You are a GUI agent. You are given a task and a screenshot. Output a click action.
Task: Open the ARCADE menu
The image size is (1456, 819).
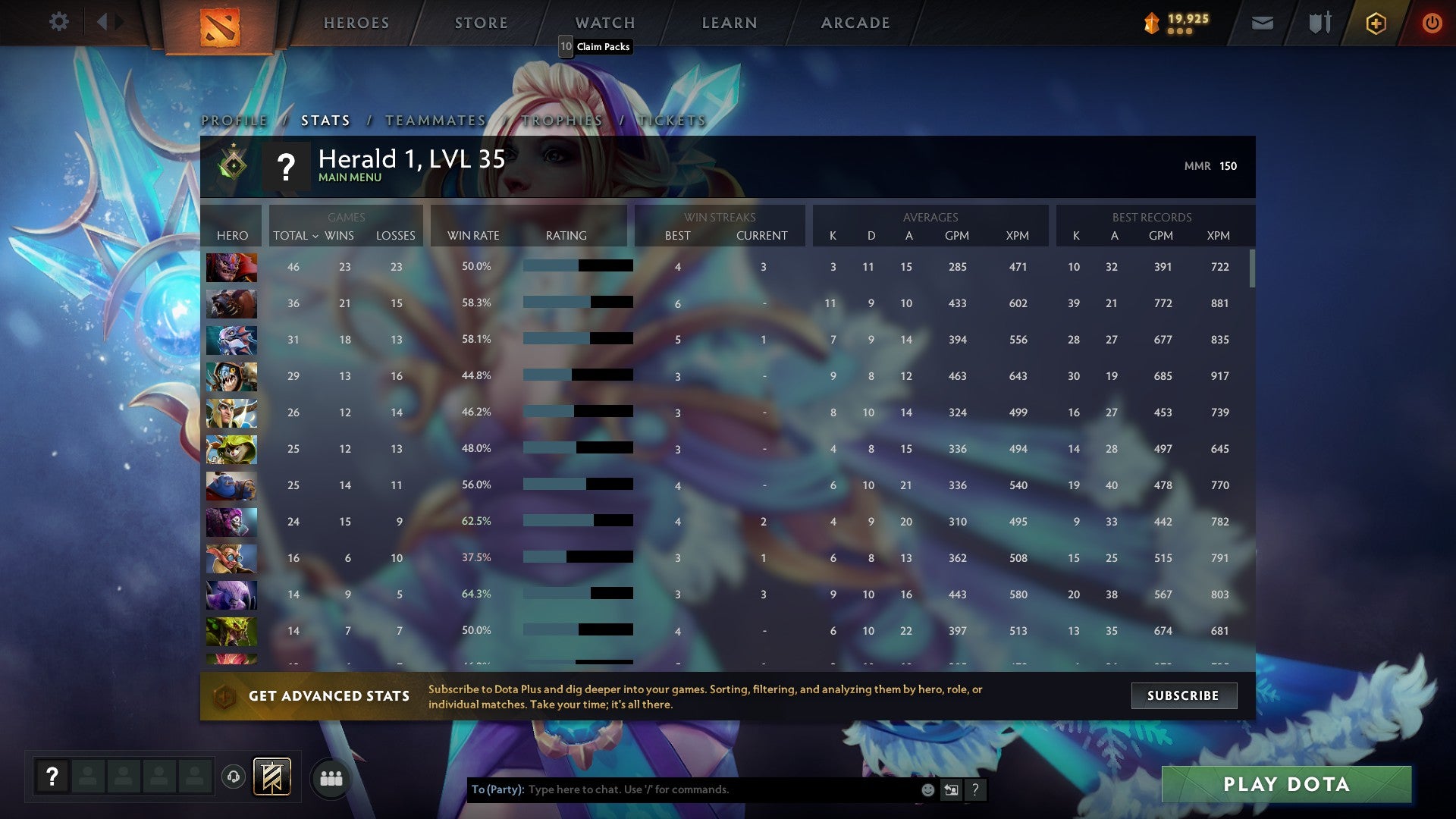(855, 23)
